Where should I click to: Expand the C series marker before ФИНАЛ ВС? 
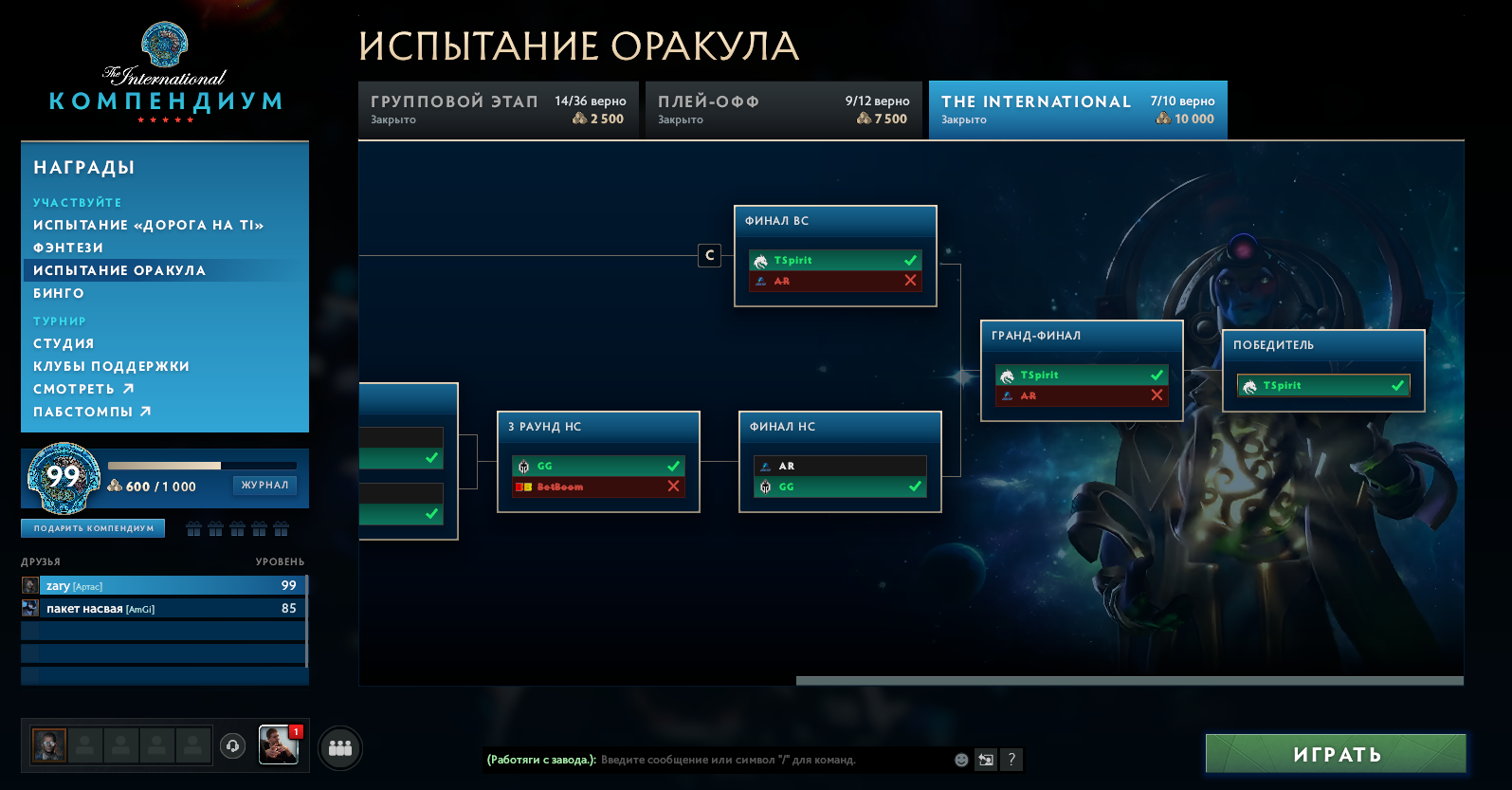click(709, 255)
